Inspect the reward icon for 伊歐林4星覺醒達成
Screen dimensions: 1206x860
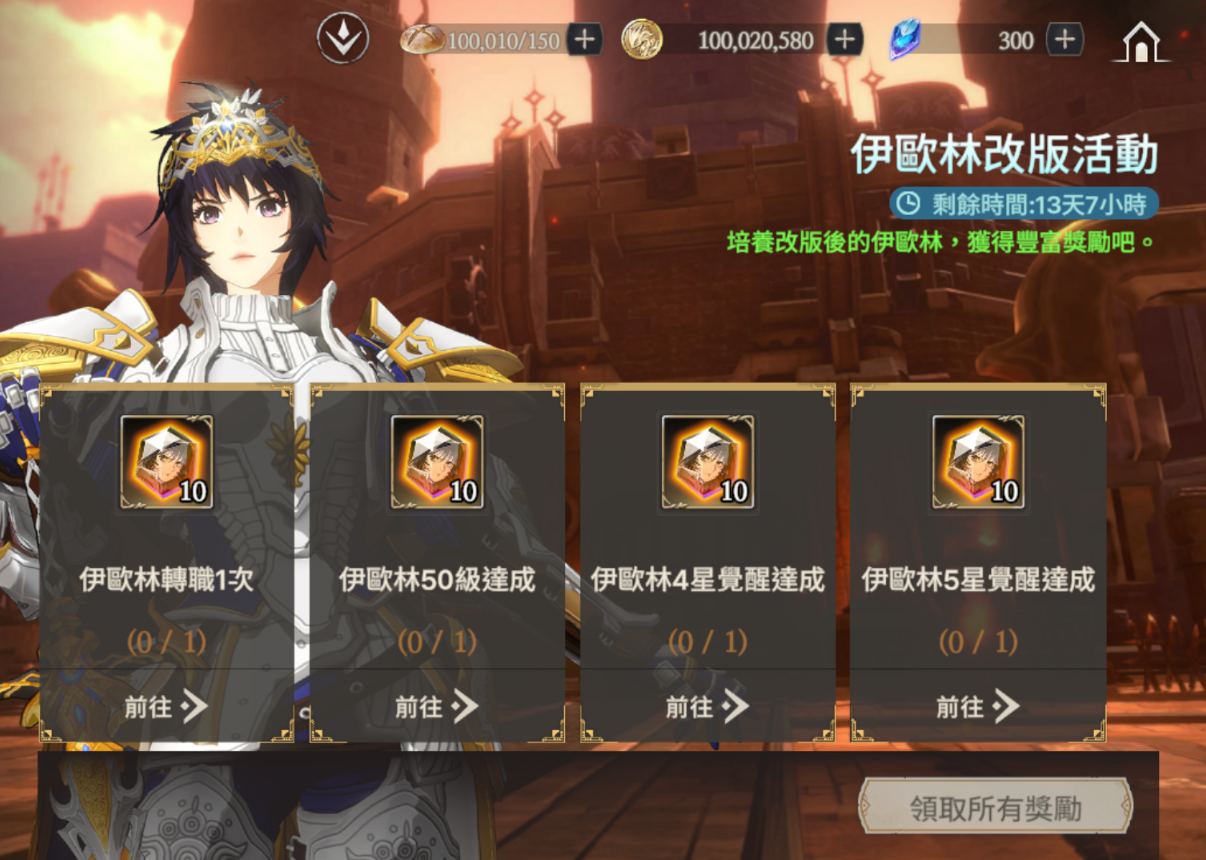(708, 462)
